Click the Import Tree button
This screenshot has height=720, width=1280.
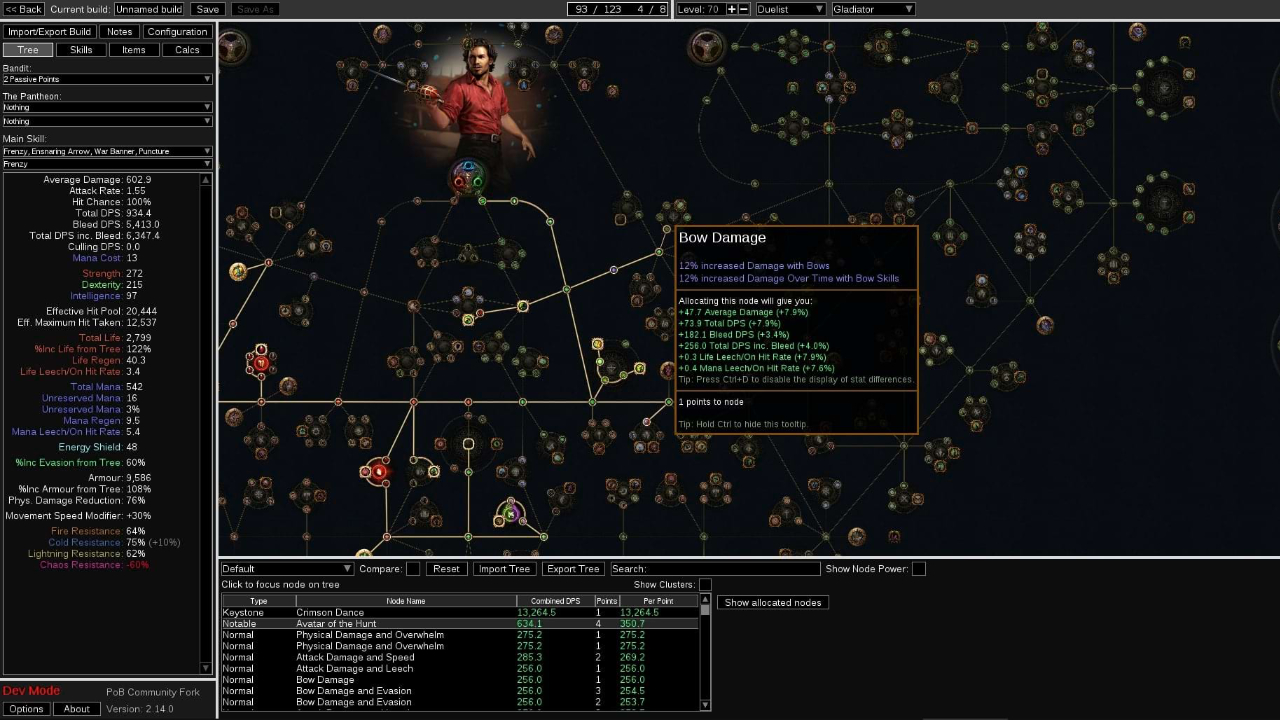(504, 569)
